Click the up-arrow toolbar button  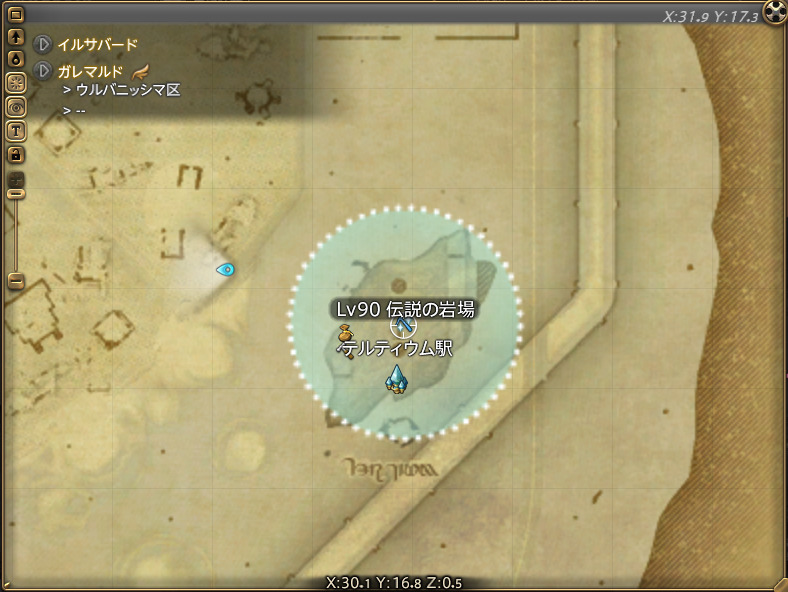pyautogui.click(x=16, y=38)
